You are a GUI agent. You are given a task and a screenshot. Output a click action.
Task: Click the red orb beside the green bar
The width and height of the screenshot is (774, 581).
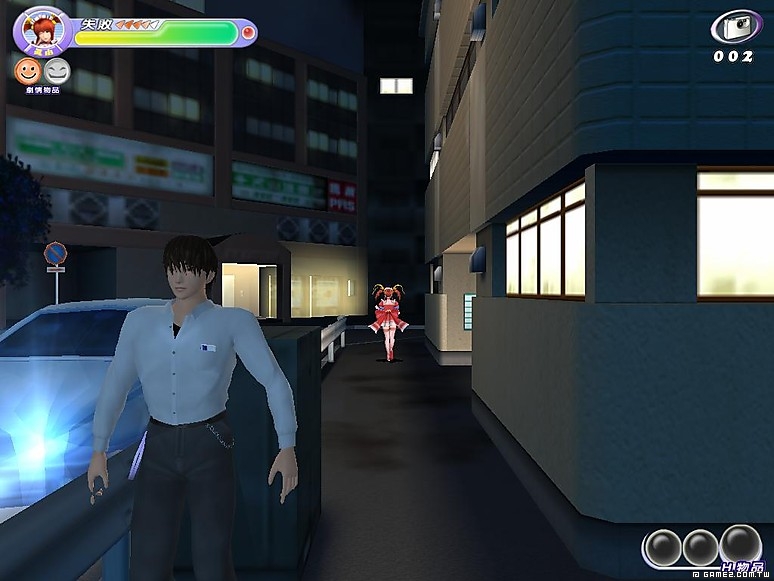click(248, 33)
